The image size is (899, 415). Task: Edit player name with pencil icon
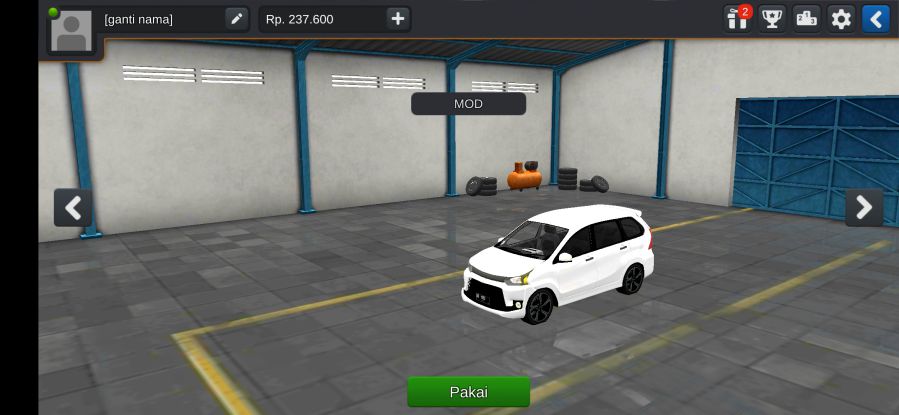[x=236, y=19]
